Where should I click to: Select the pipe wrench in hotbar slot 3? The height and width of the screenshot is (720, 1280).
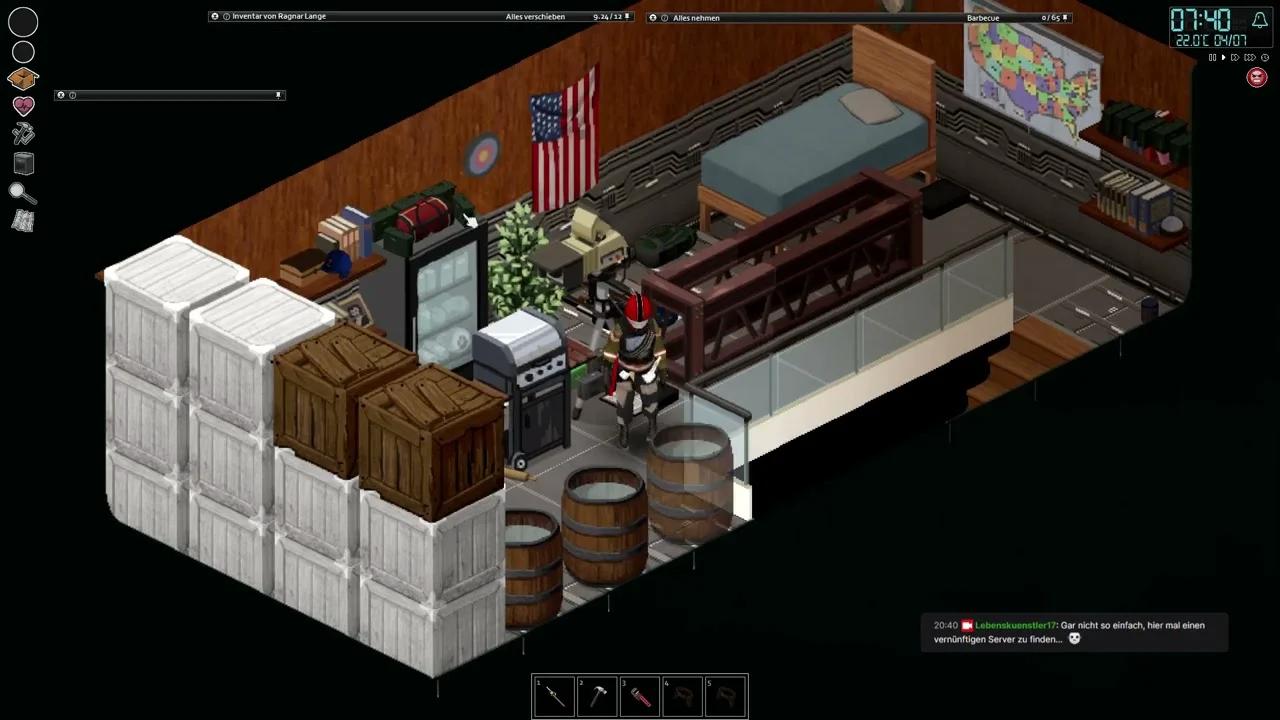[x=640, y=696]
